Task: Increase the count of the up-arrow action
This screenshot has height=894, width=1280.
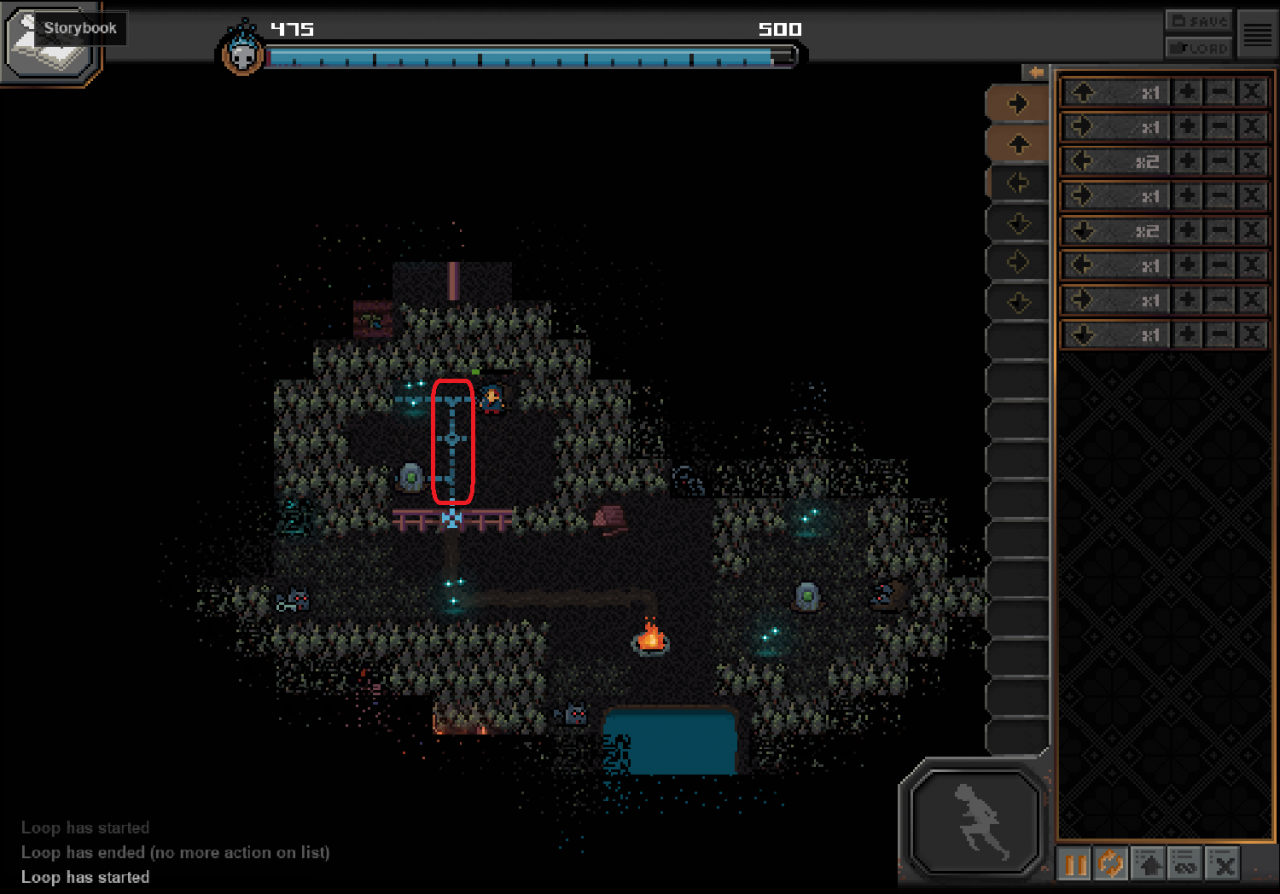Action: coord(1186,93)
